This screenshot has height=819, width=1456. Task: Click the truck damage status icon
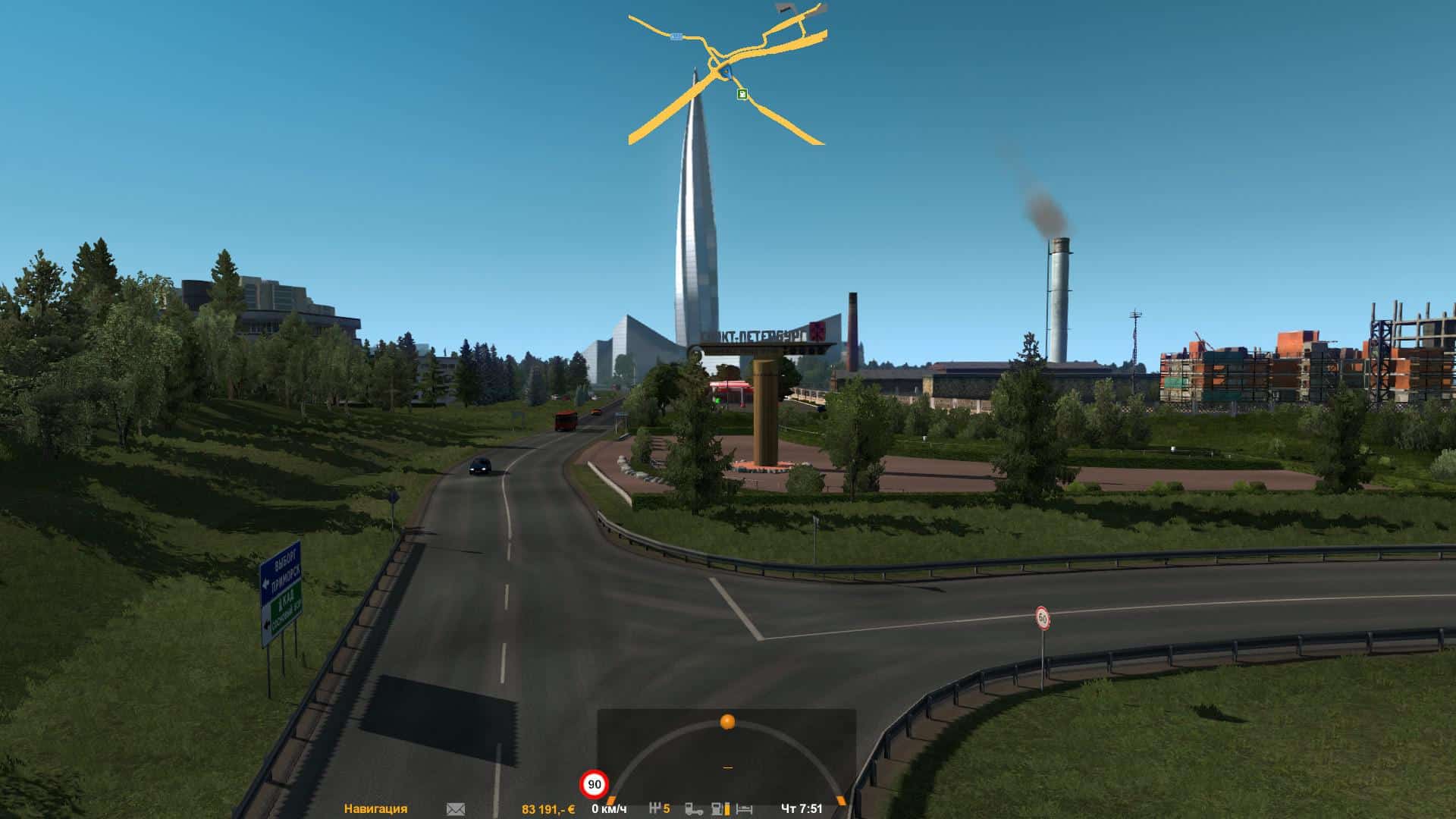click(x=693, y=809)
